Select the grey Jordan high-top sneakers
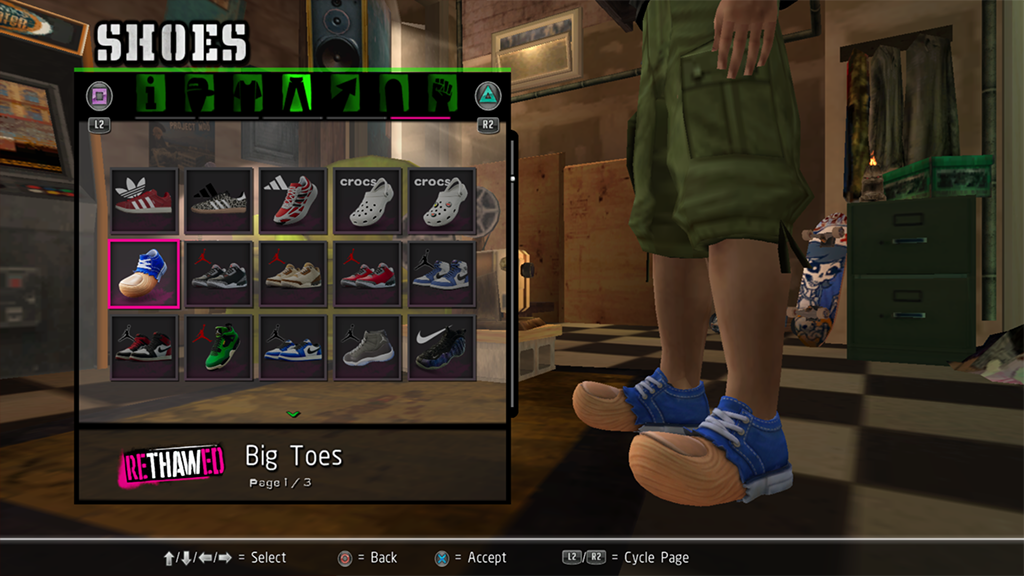The image size is (1024, 576). 368,347
